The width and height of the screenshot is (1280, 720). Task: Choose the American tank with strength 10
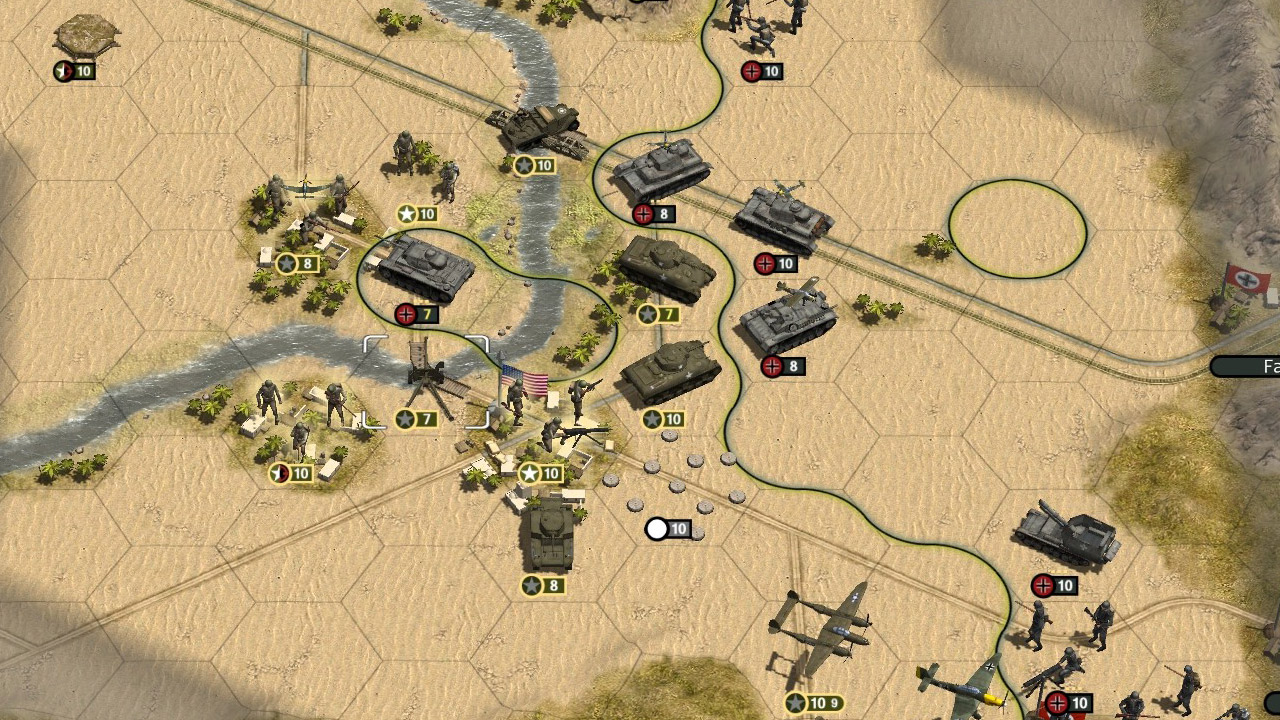coord(670,372)
